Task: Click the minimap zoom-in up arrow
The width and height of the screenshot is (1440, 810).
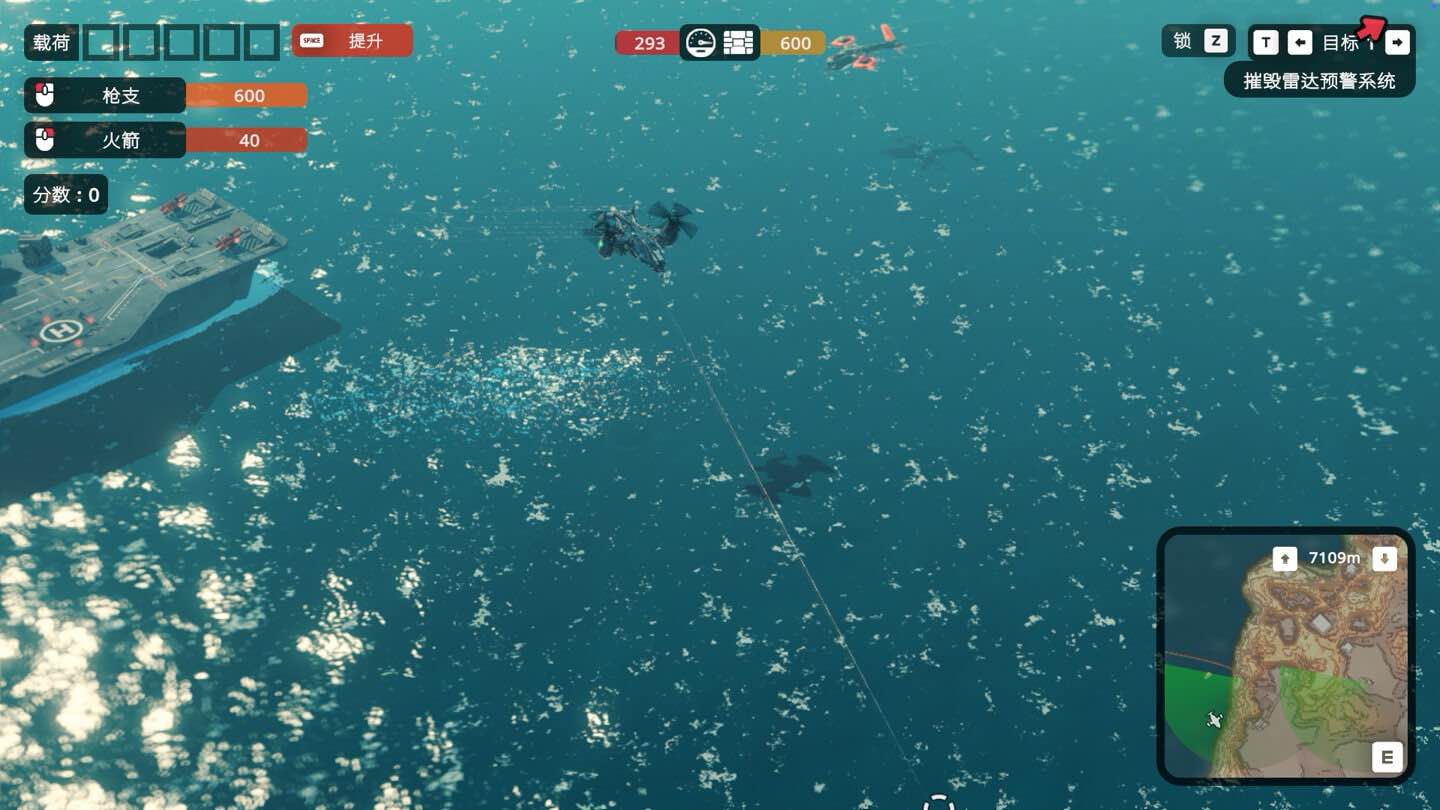Action: (1287, 558)
